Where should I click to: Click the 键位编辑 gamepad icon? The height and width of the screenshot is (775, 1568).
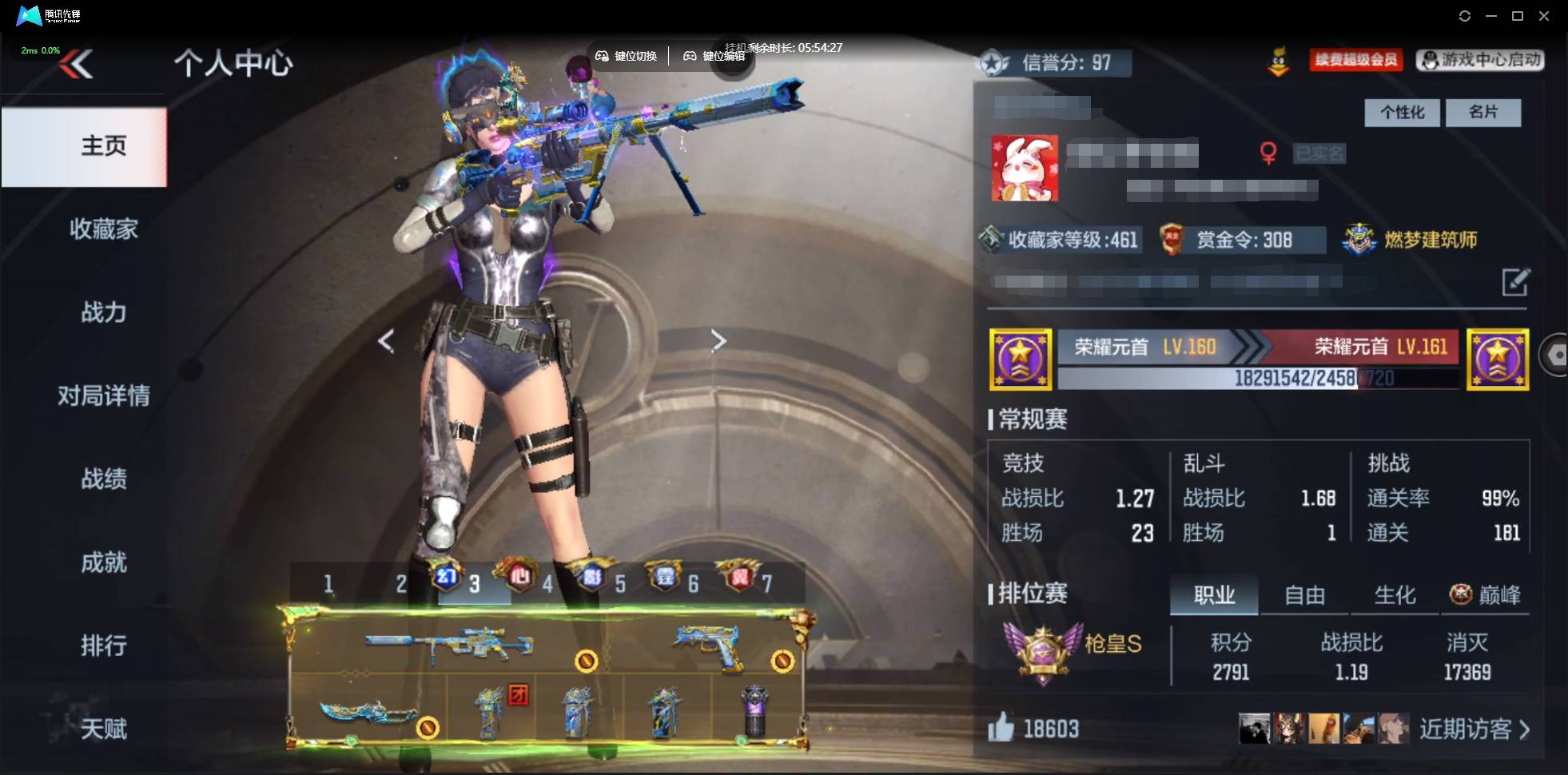[x=691, y=56]
